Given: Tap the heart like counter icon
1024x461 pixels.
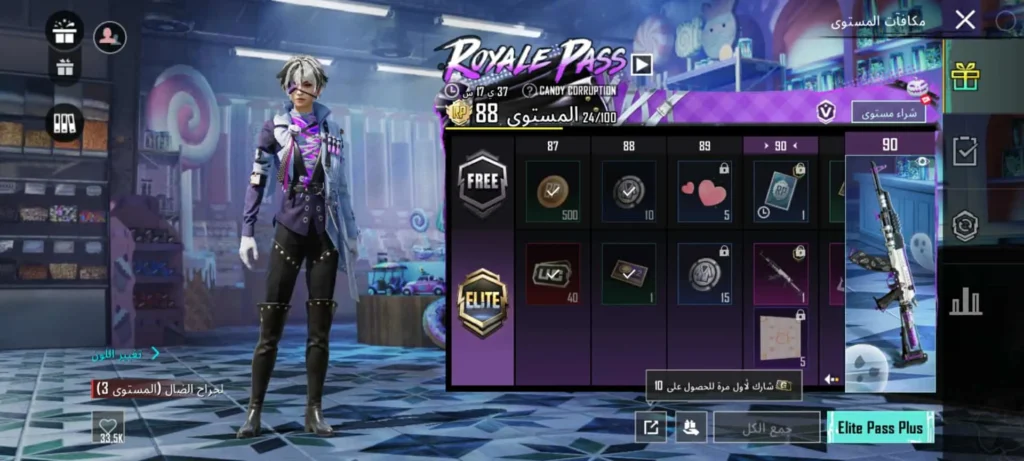Looking at the screenshot, I should pyautogui.click(x=108, y=427).
